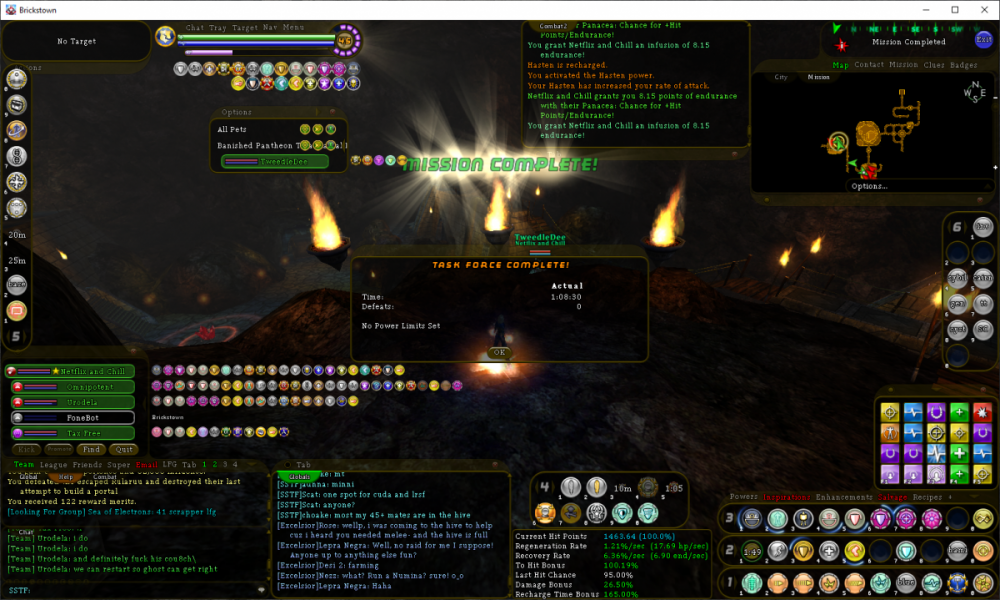Show the Badges tab
This screenshot has width=1000, height=600.
[x=964, y=65]
